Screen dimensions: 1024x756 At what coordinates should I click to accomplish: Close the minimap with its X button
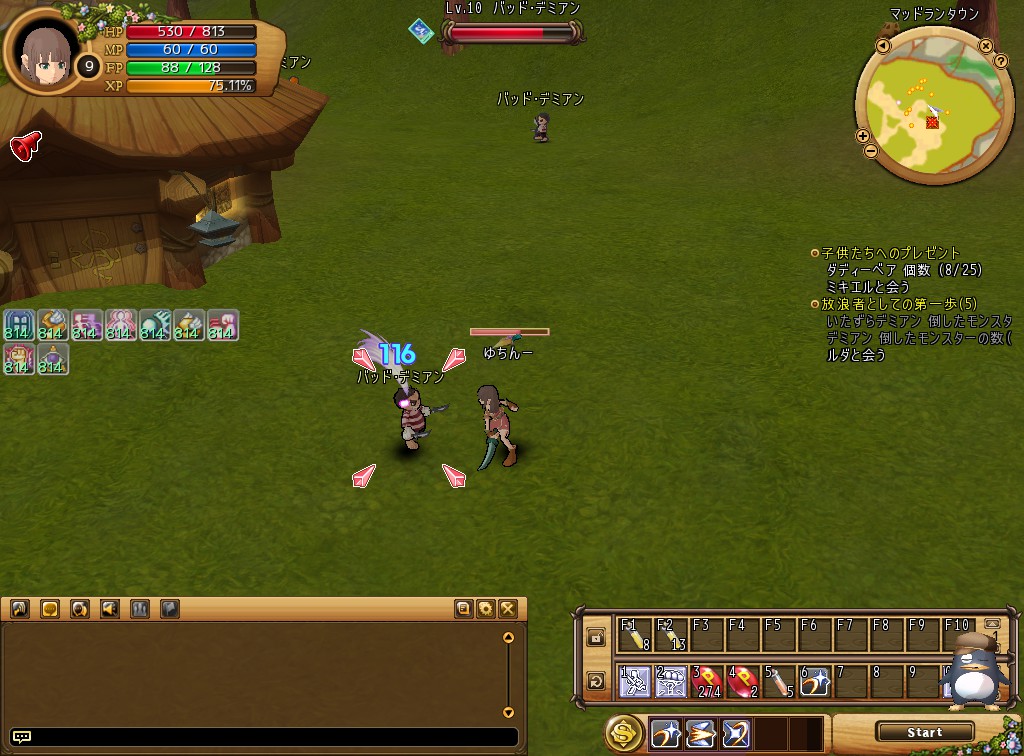coord(987,46)
